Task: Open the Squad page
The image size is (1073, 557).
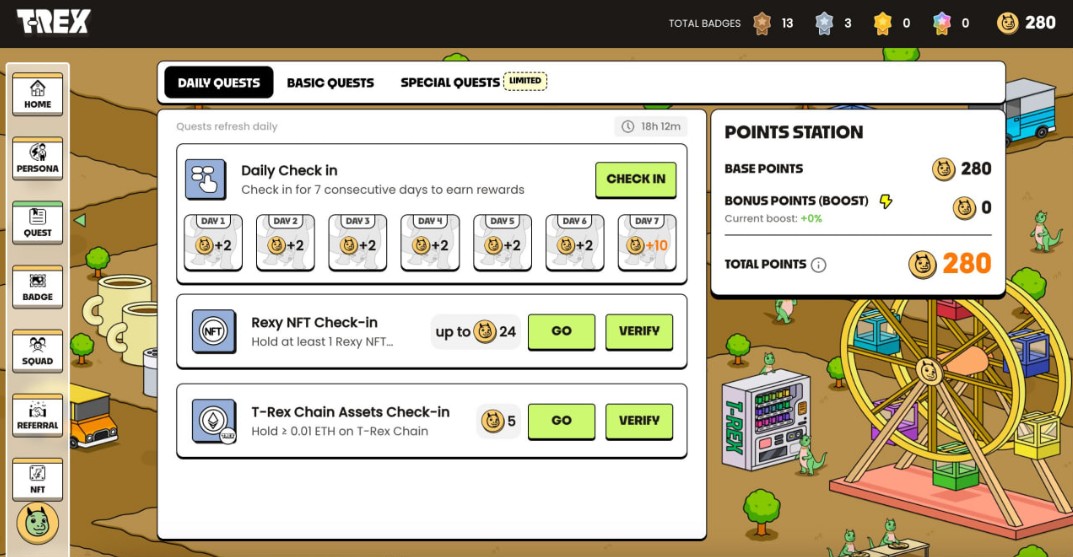Action: [38, 351]
